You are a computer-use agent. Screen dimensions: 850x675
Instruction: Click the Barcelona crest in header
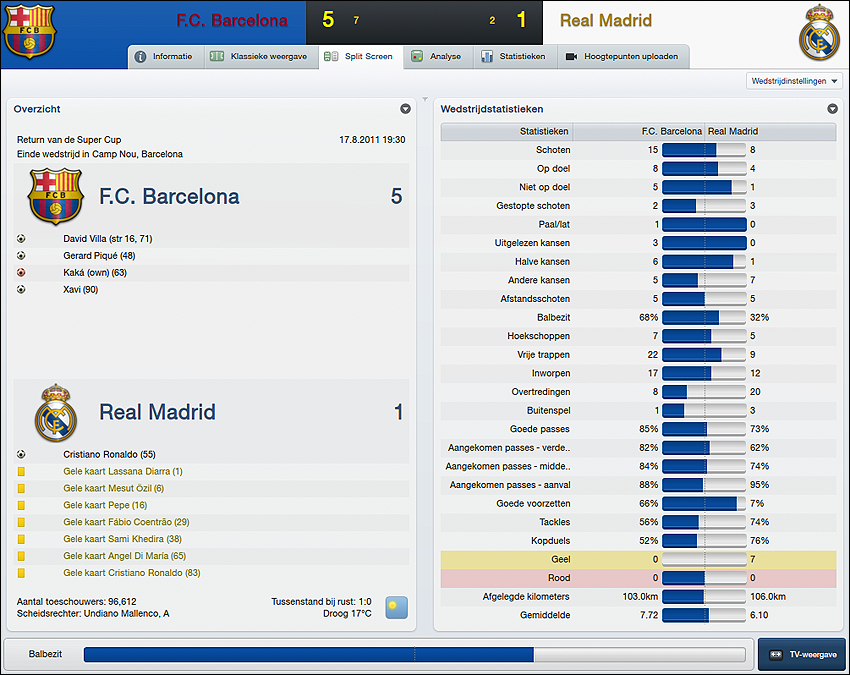click(31, 31)
